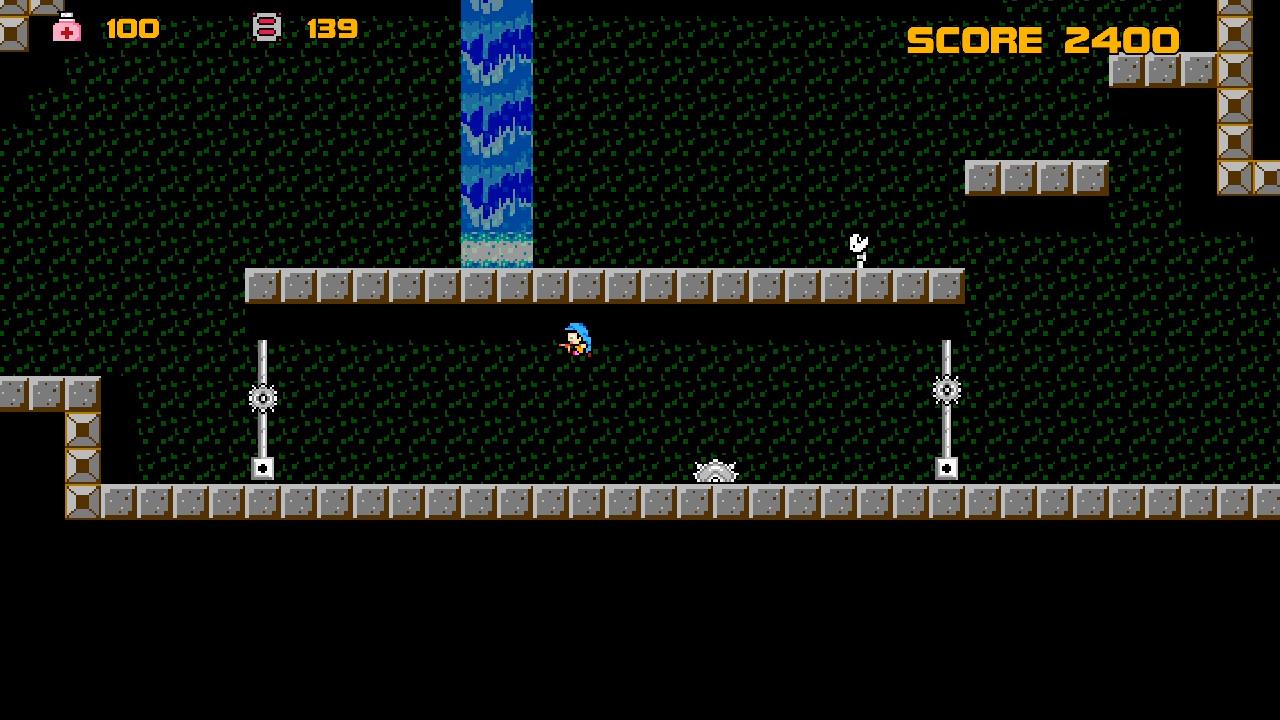Click the spinning gear blade on the right pole

pos(946,390)
